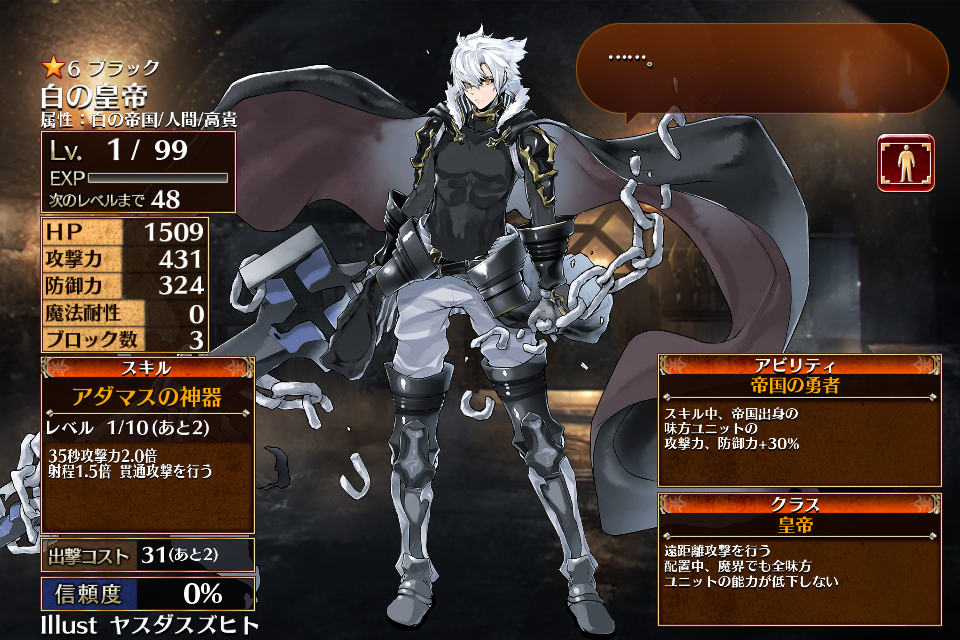Toggle the character figure view button
The width and height of the screenshot is (960, 640).
[x=906, y=163]
